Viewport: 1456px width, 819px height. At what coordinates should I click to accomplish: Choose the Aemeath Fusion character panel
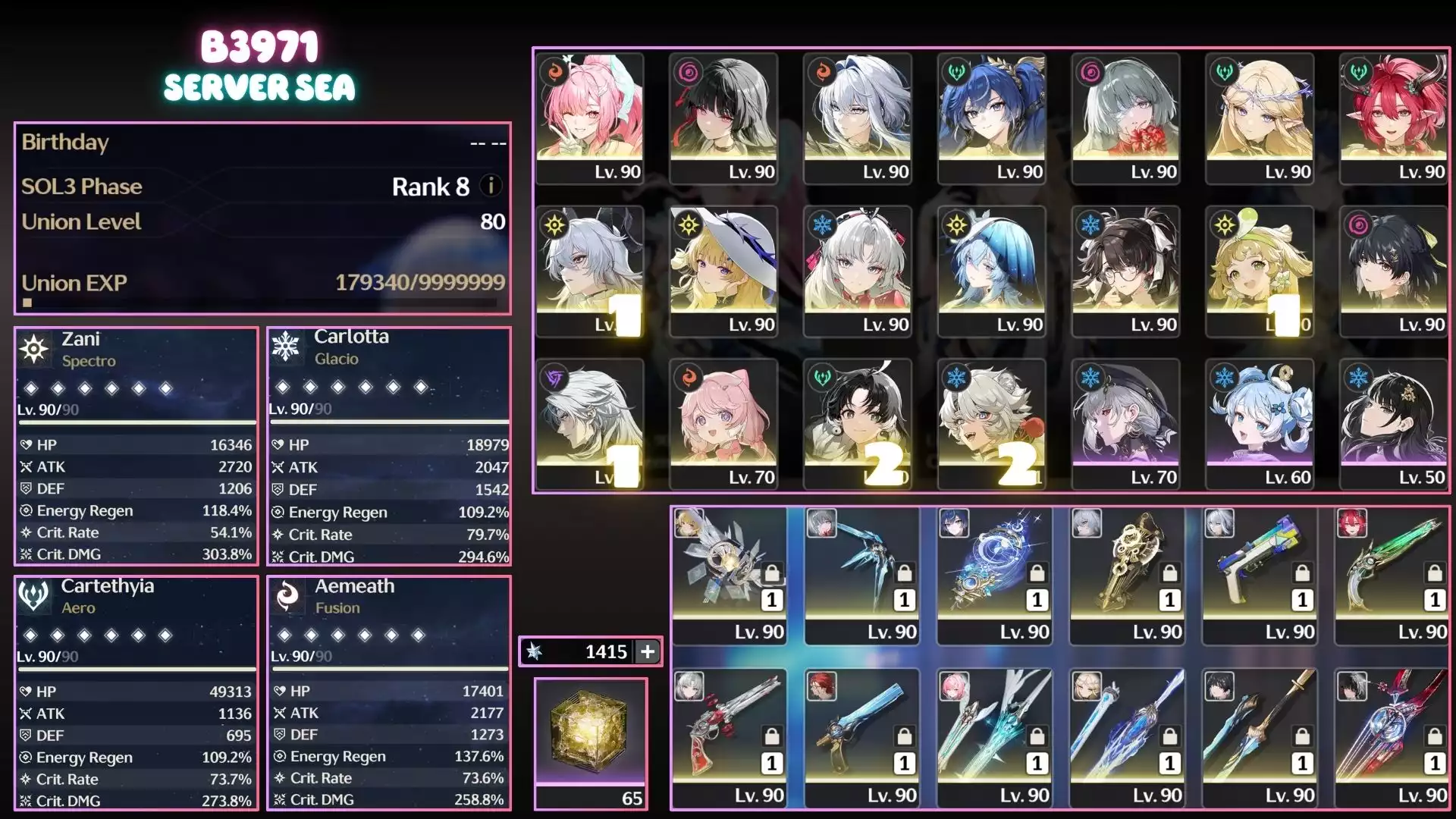[x=389, y=692]
